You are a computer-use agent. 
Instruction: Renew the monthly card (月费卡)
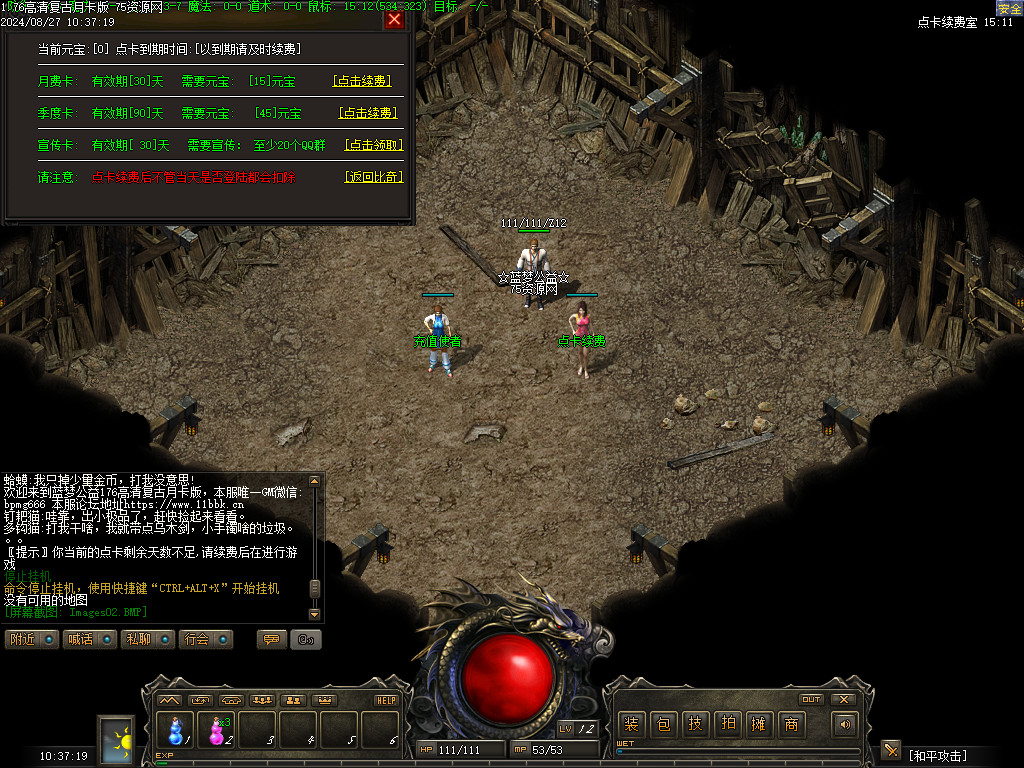[361, 81]
